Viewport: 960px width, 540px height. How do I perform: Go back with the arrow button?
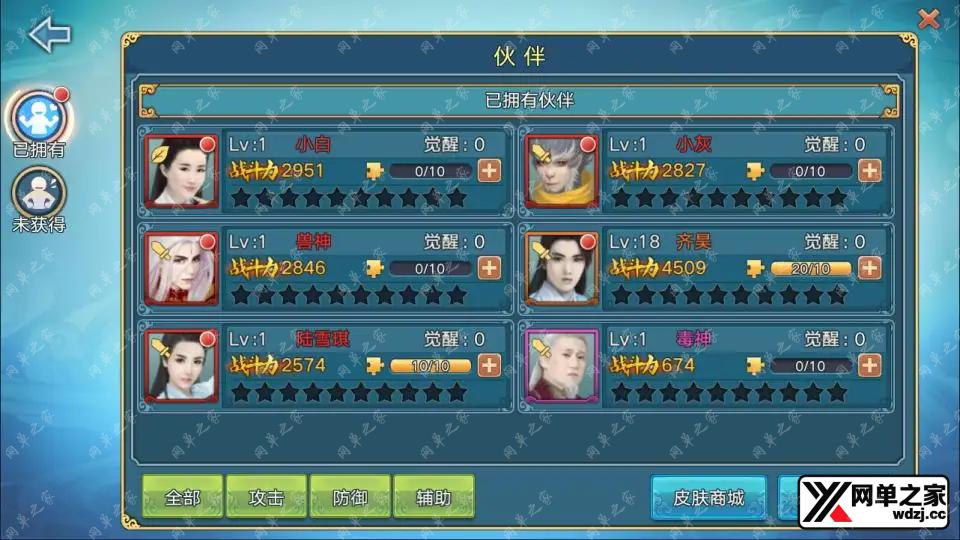click(50, 35)
